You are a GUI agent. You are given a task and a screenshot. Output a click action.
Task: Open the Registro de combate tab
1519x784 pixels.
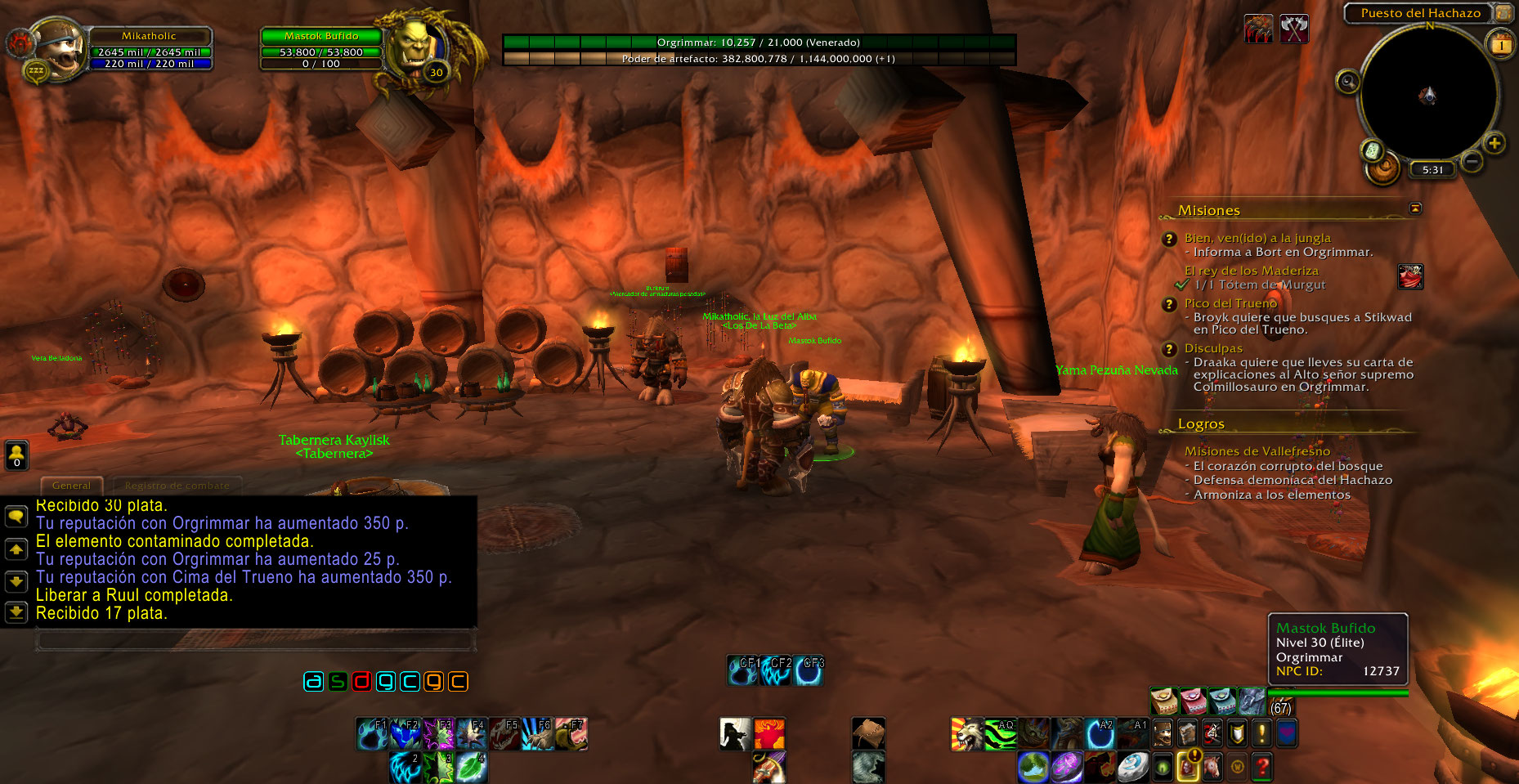tap(177, 486)
